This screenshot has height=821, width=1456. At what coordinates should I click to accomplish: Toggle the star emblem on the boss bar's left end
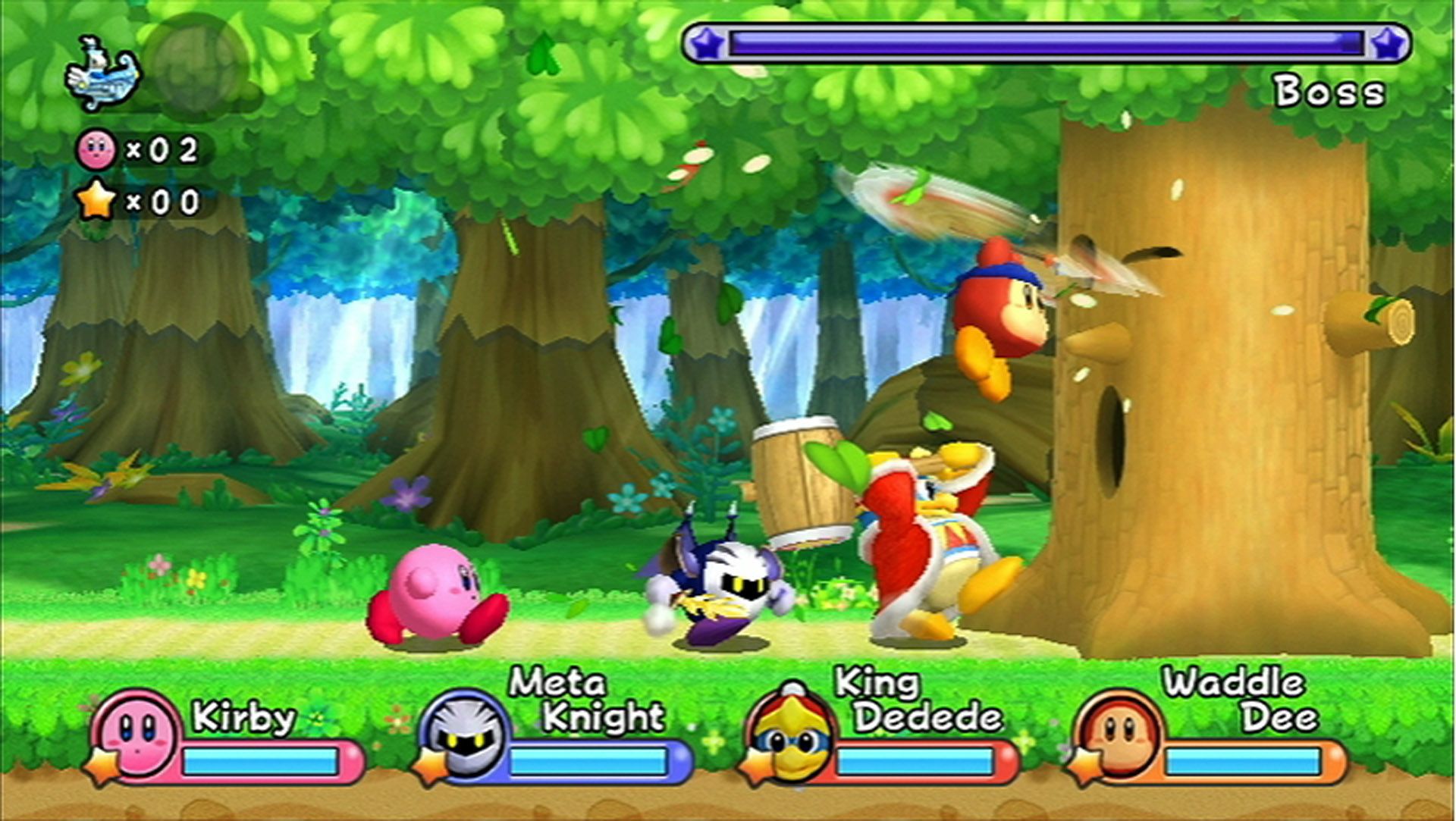708,42
